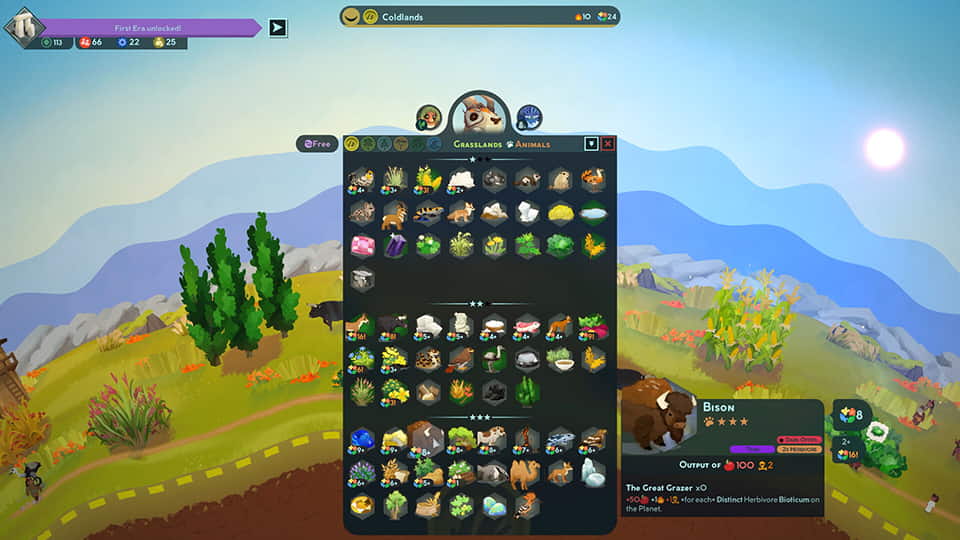Viewport: 960px width, 540px height.
Task: Switch to the bird character portrait
Action: click(x=429, y=118)
